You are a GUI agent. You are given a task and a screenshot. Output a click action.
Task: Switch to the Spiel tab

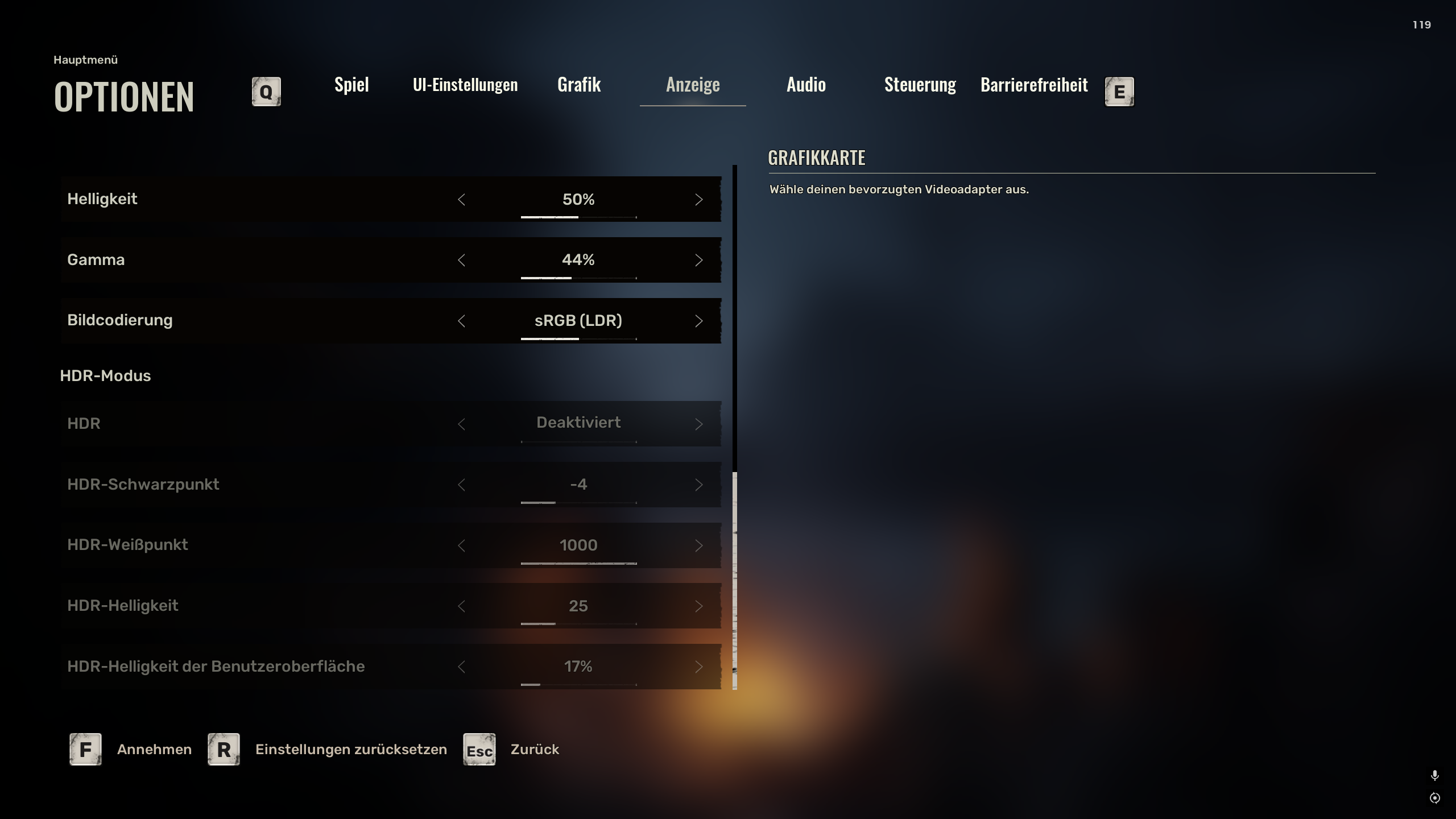tap(351, 85)
